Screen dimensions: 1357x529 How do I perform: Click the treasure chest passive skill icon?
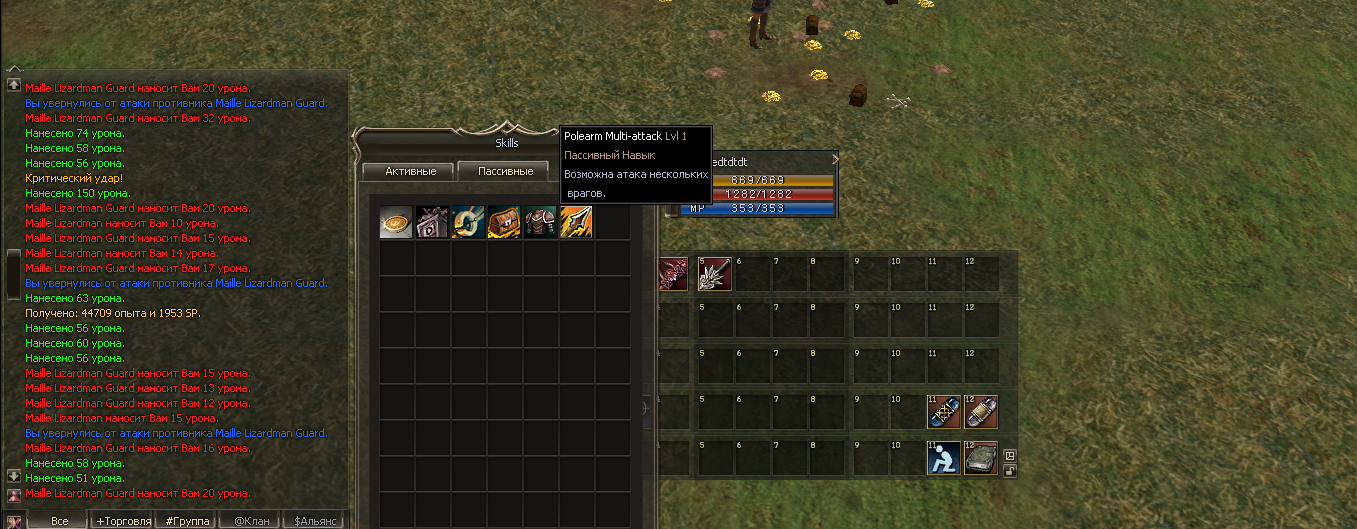pos(504,222)
